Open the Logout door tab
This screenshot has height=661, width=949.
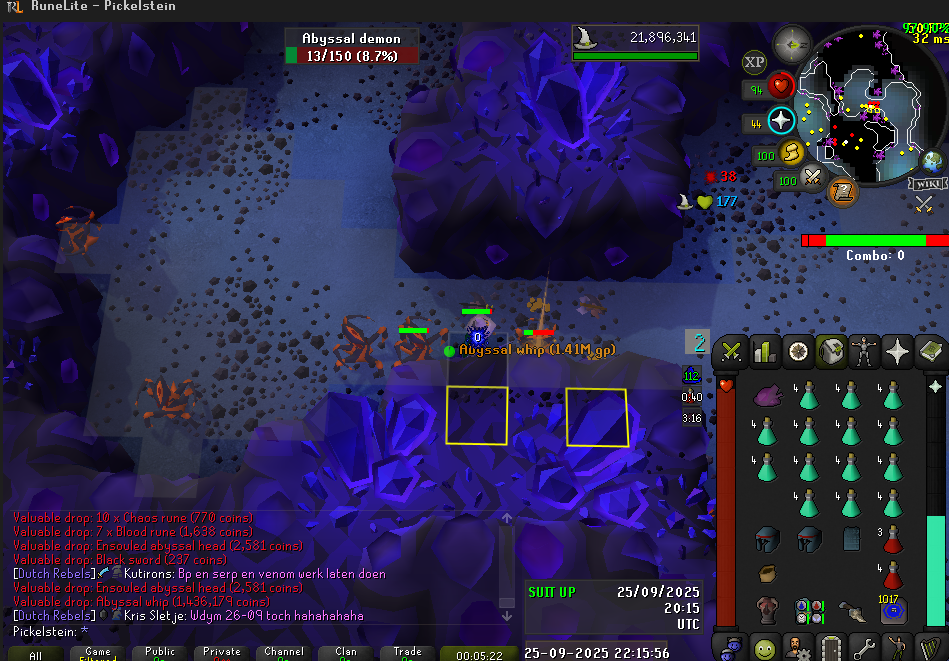click(831, 647)
